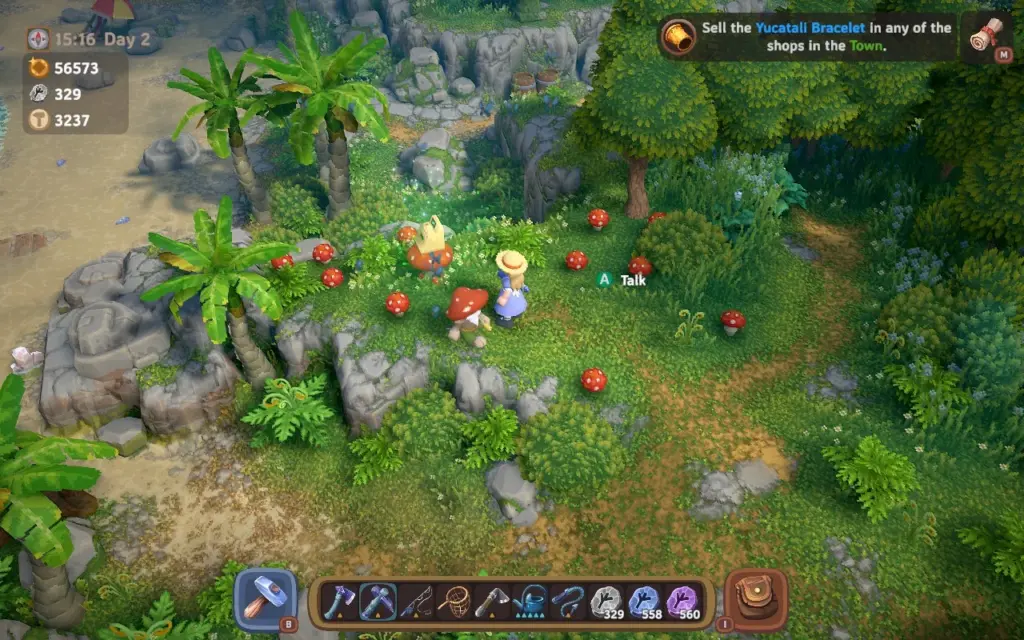
Task: Open the hammer build mode button
Action: click(x=265, y=598)
